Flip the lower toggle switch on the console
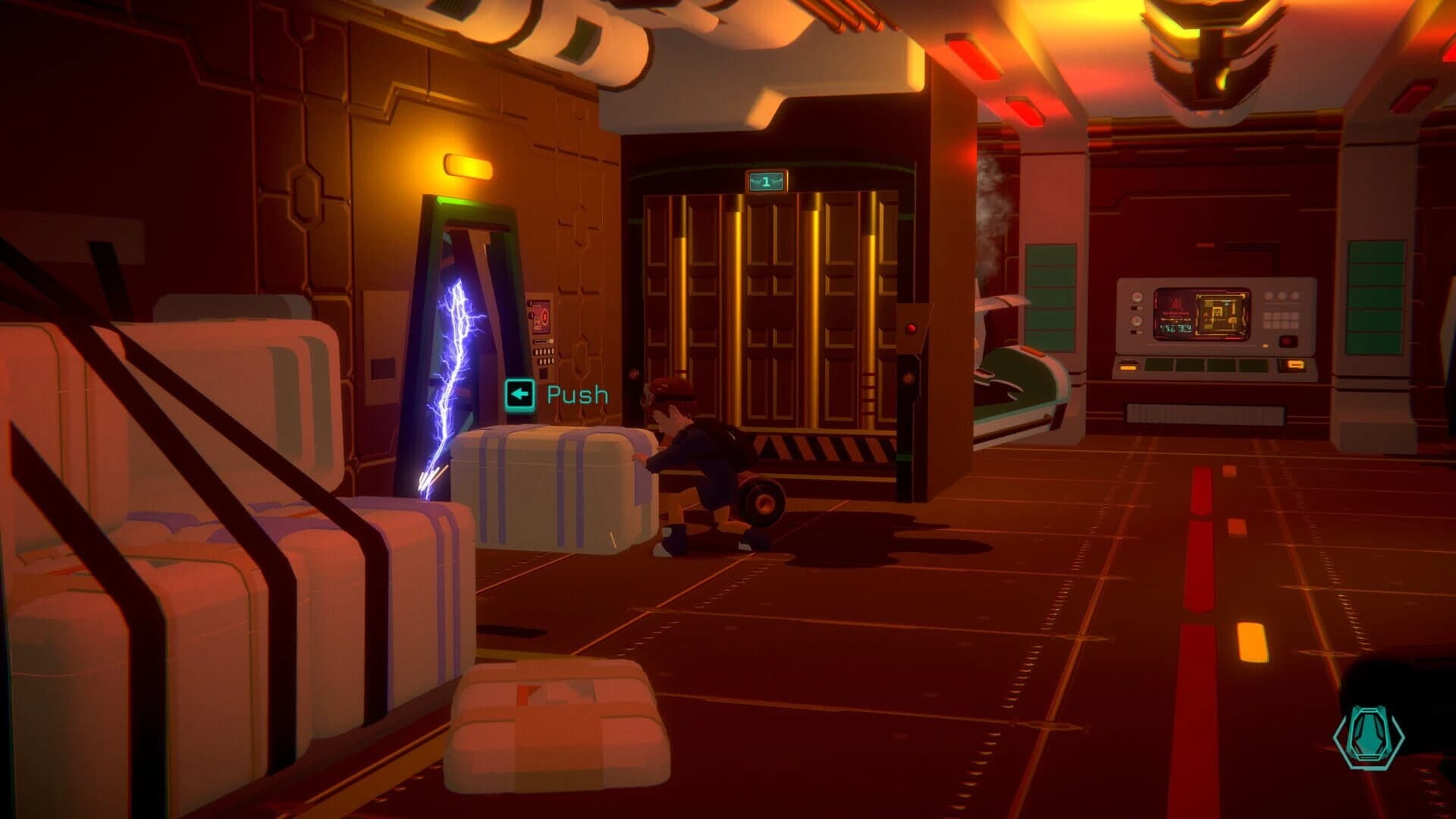The height and width of the screenshot is (819, 1456). click(1135, 331)
